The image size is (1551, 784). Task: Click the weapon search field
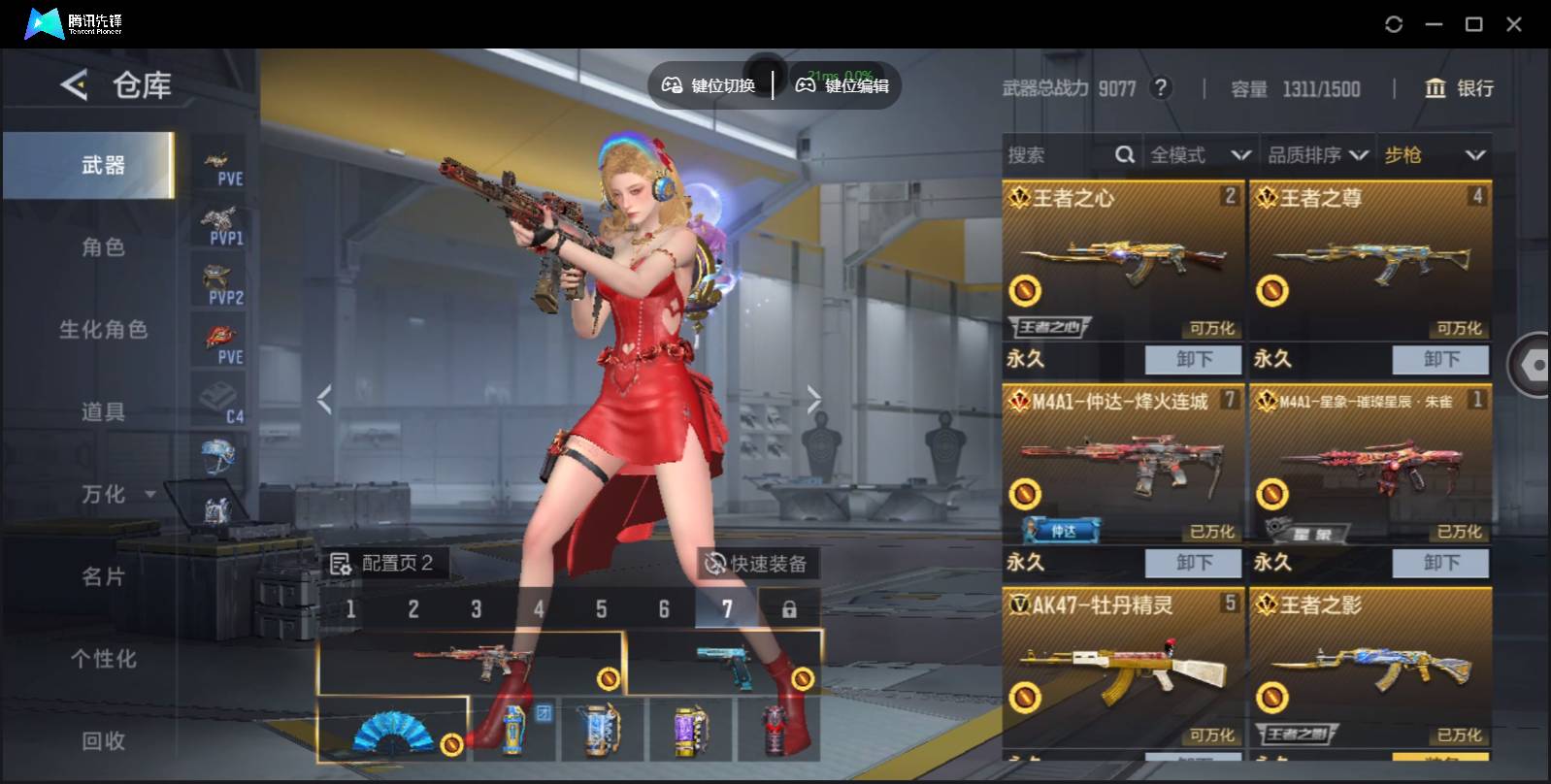(x=1058, y=155)
